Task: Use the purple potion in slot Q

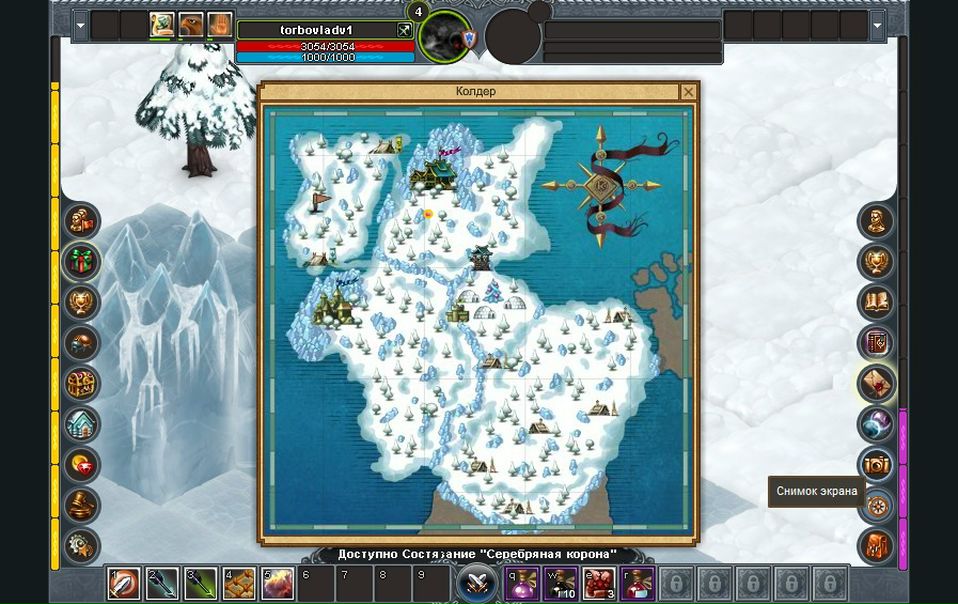Action: (x=521, y=582)
